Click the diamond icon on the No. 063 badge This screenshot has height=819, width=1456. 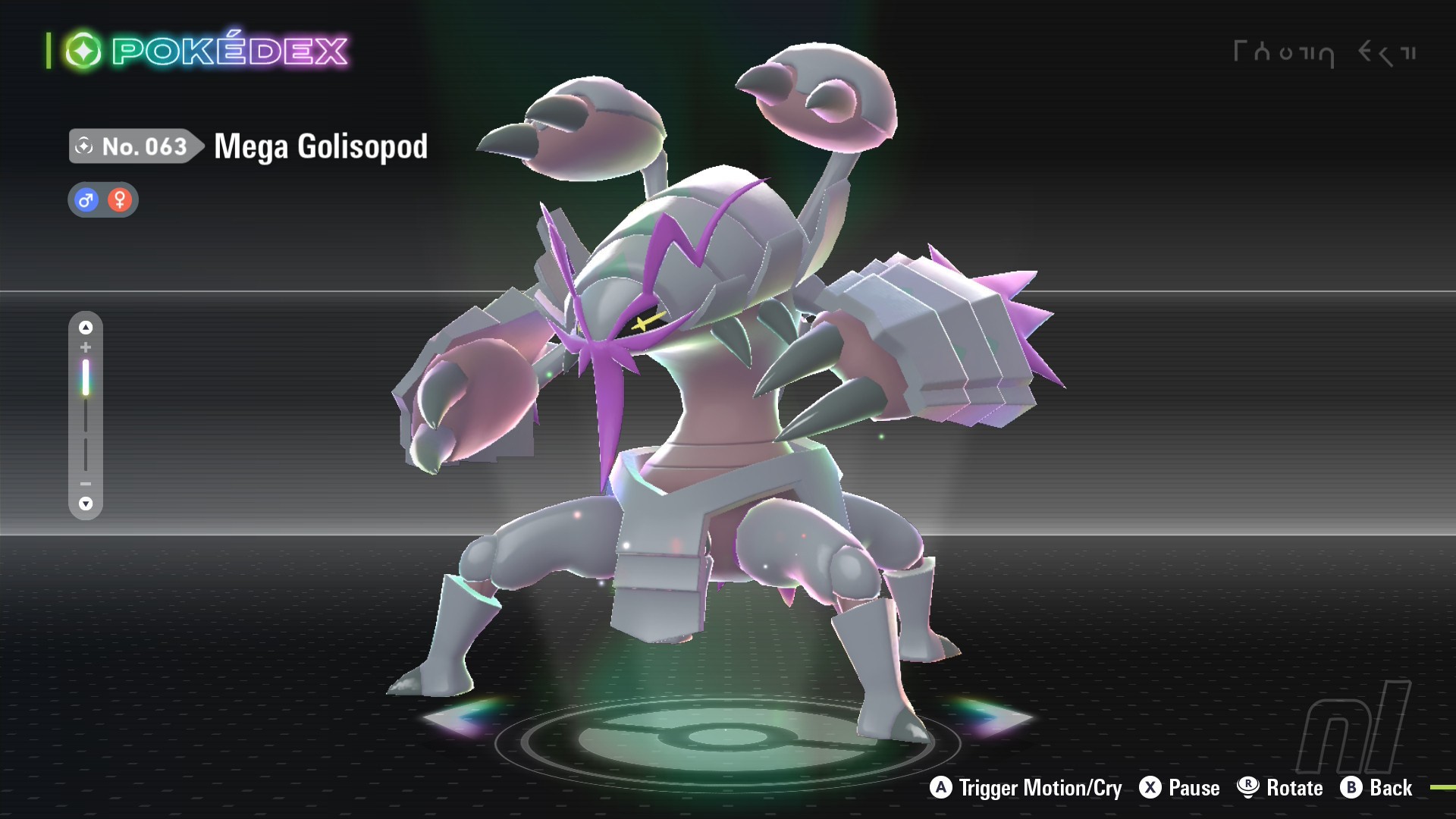pyautogui.click(x=83, y=145)
